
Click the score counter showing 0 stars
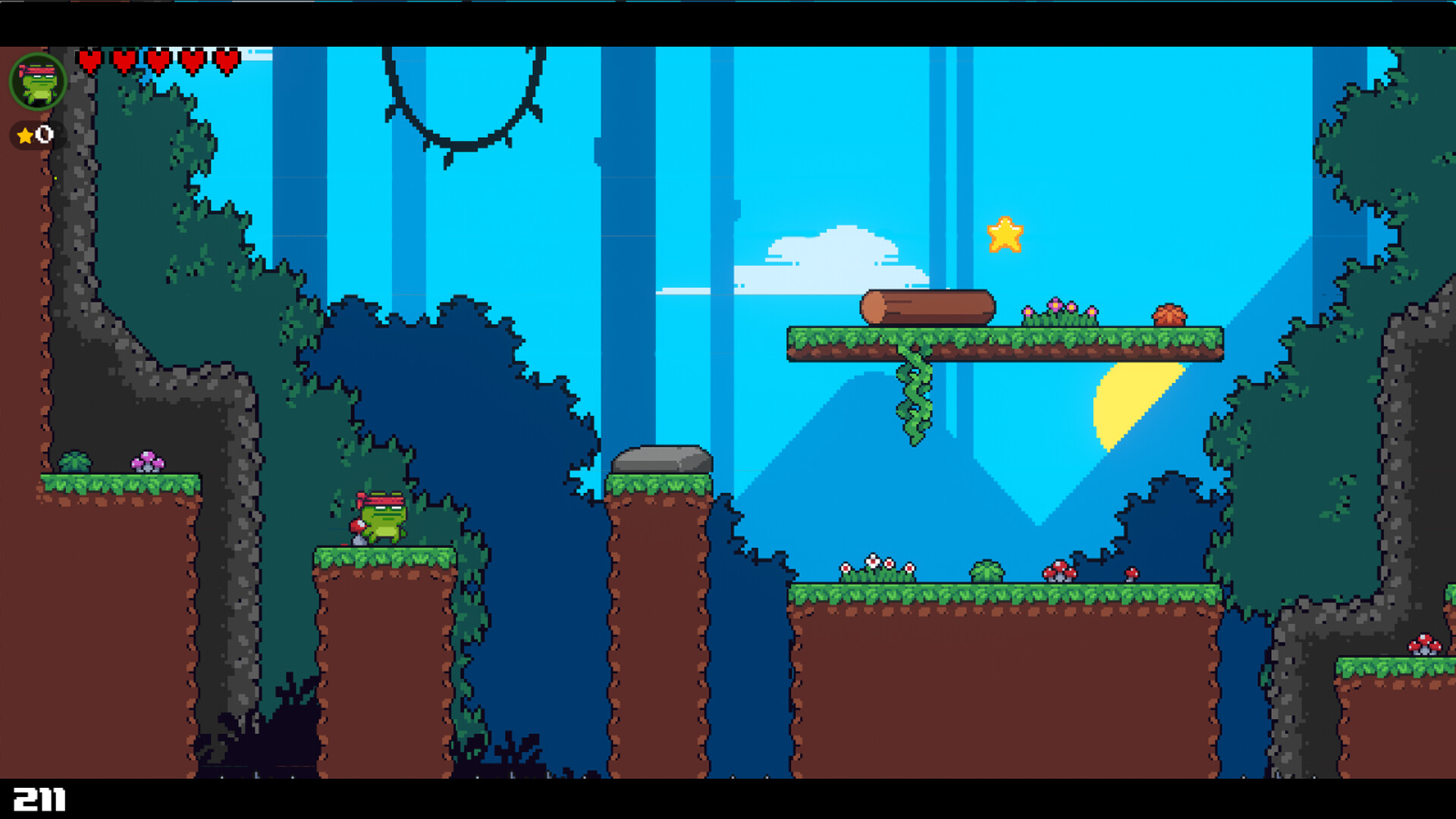point(35,135)
